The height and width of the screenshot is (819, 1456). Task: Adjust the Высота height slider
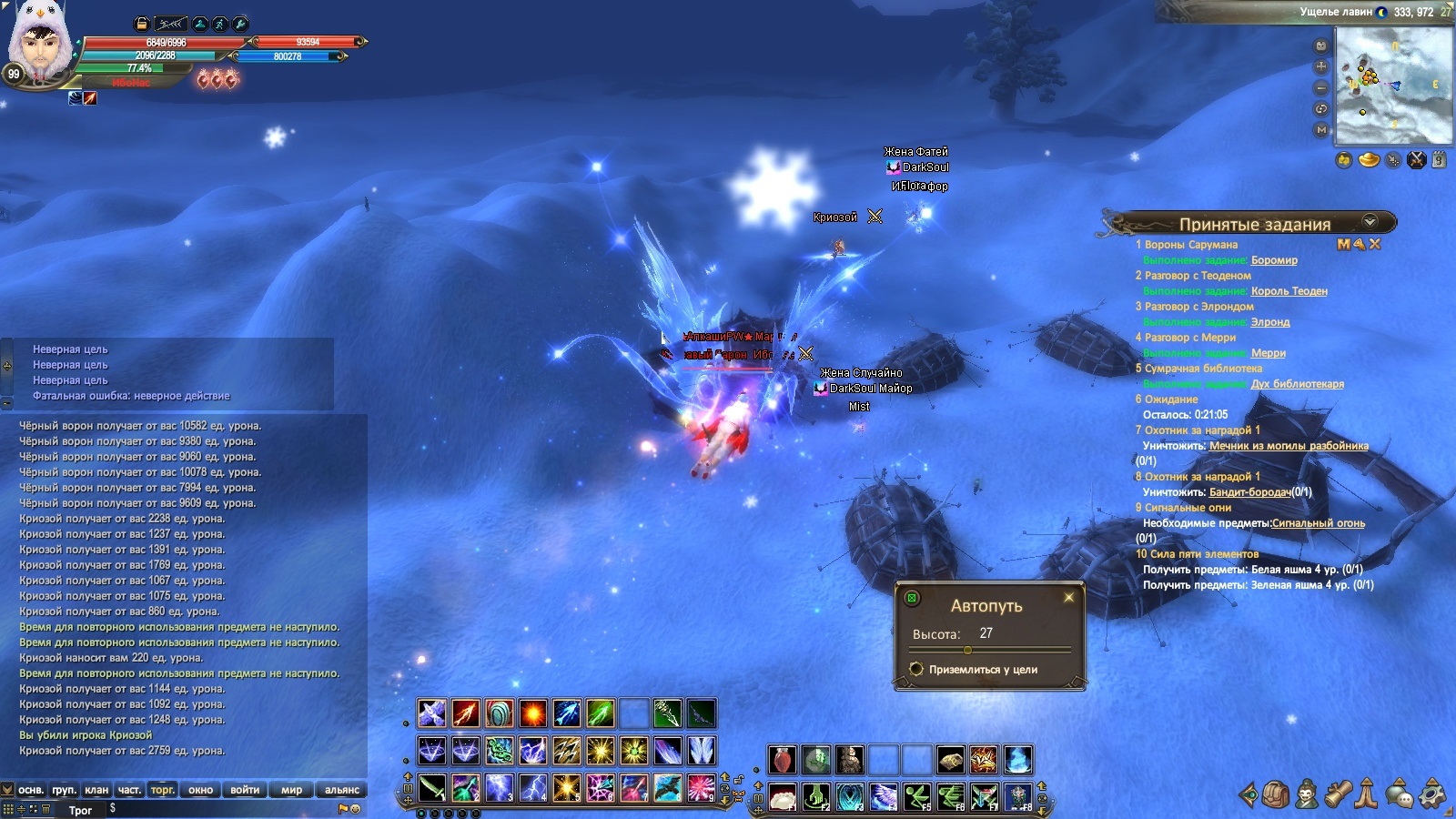pyautogui.click(x=967, y=650)
